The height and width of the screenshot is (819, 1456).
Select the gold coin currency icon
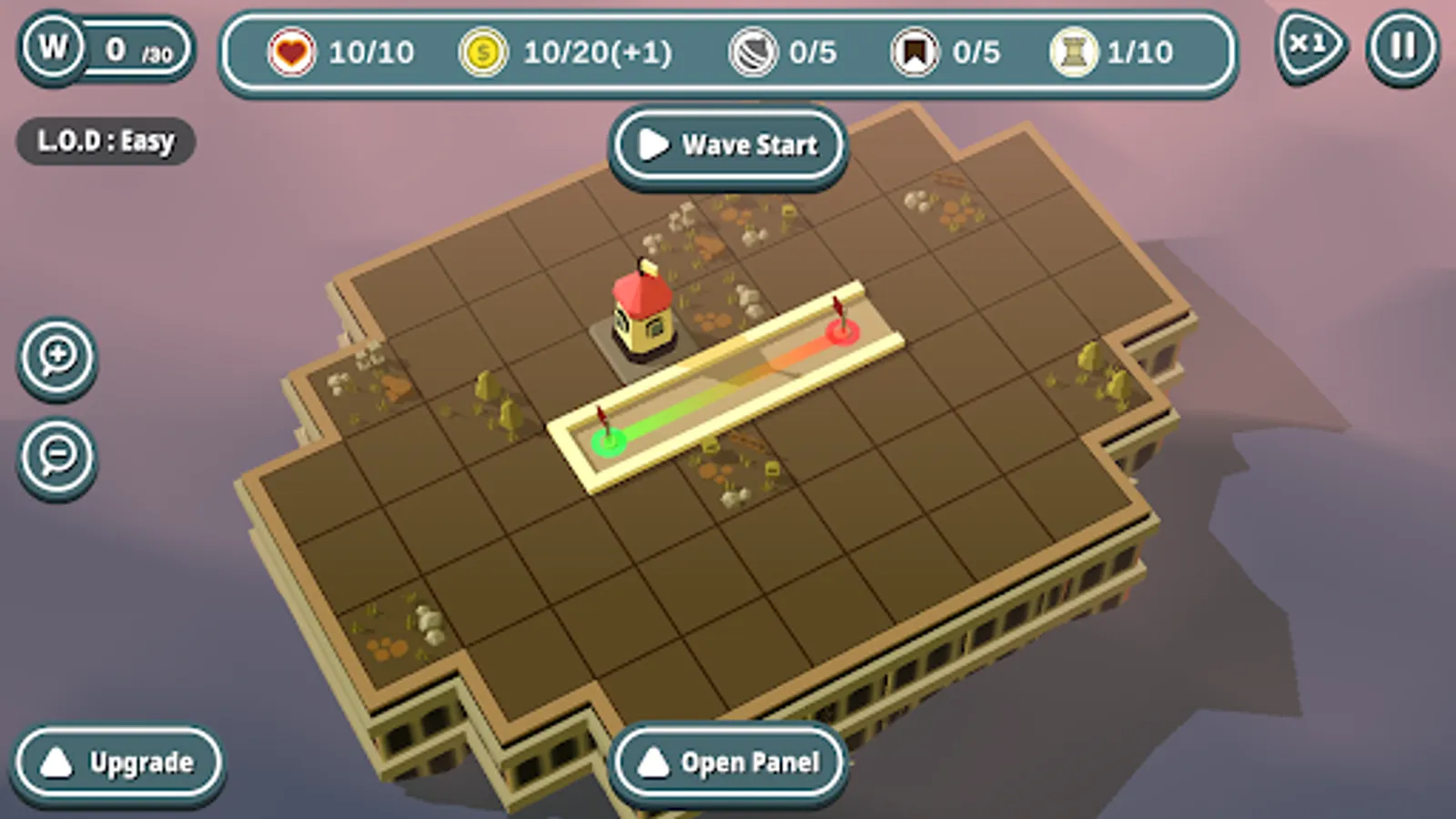pyautogui.click(x=483, y=53)
